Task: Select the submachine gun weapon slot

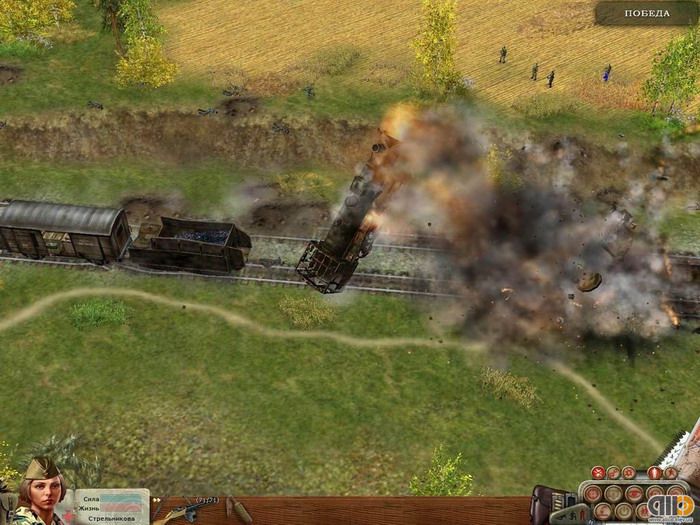Action: pyautogui.click(x=188, y=510)
